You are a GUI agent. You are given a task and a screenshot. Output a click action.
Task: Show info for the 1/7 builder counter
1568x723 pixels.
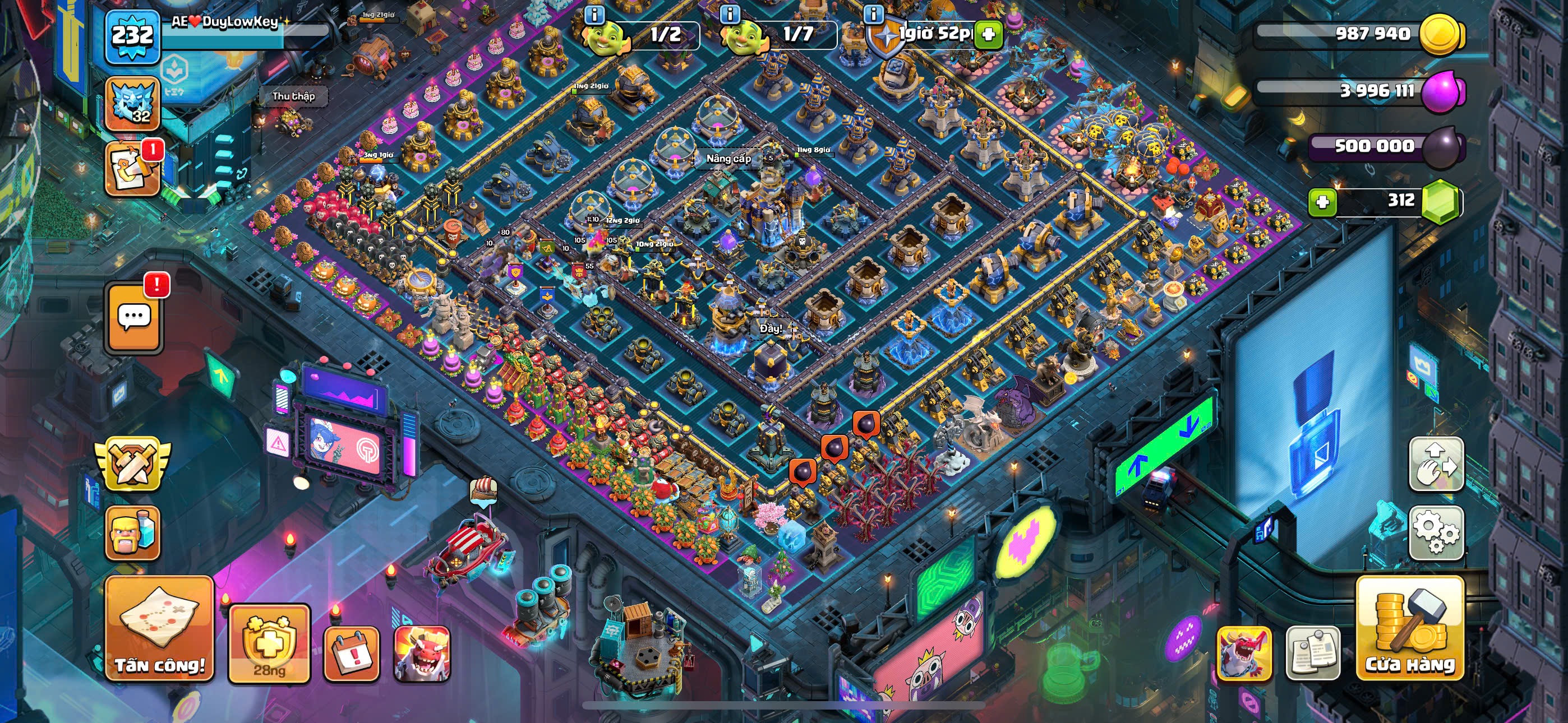pos(730,13)
